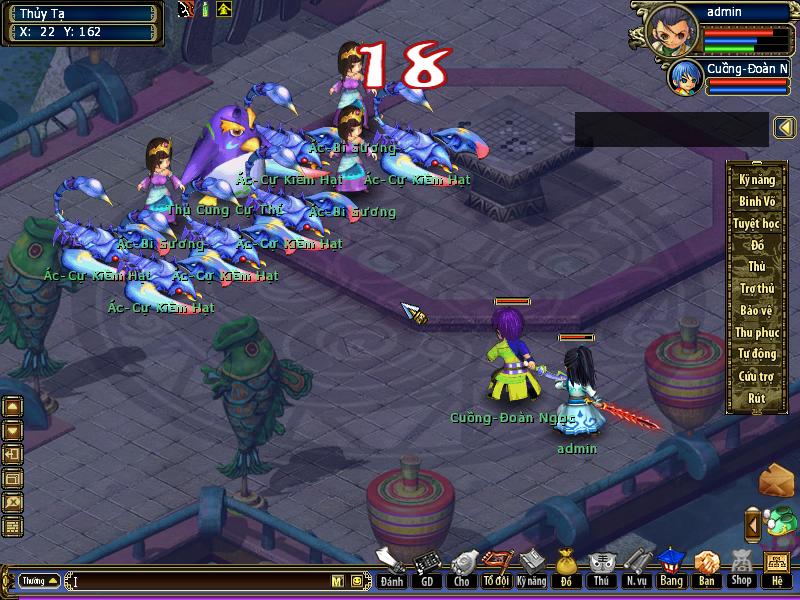Image resolution: width=800 pixels, height=600 pixels.
Task: Click the admin character portrait
Action: coord(672,27)
